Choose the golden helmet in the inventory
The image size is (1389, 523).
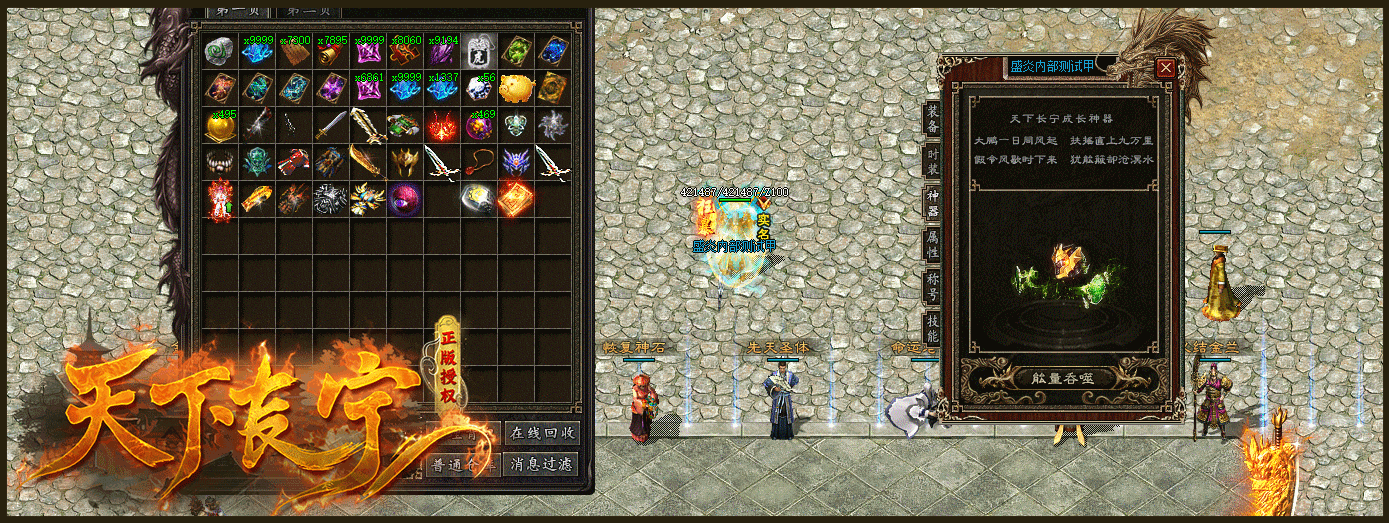pyautogui.click(x=404, y=160)
